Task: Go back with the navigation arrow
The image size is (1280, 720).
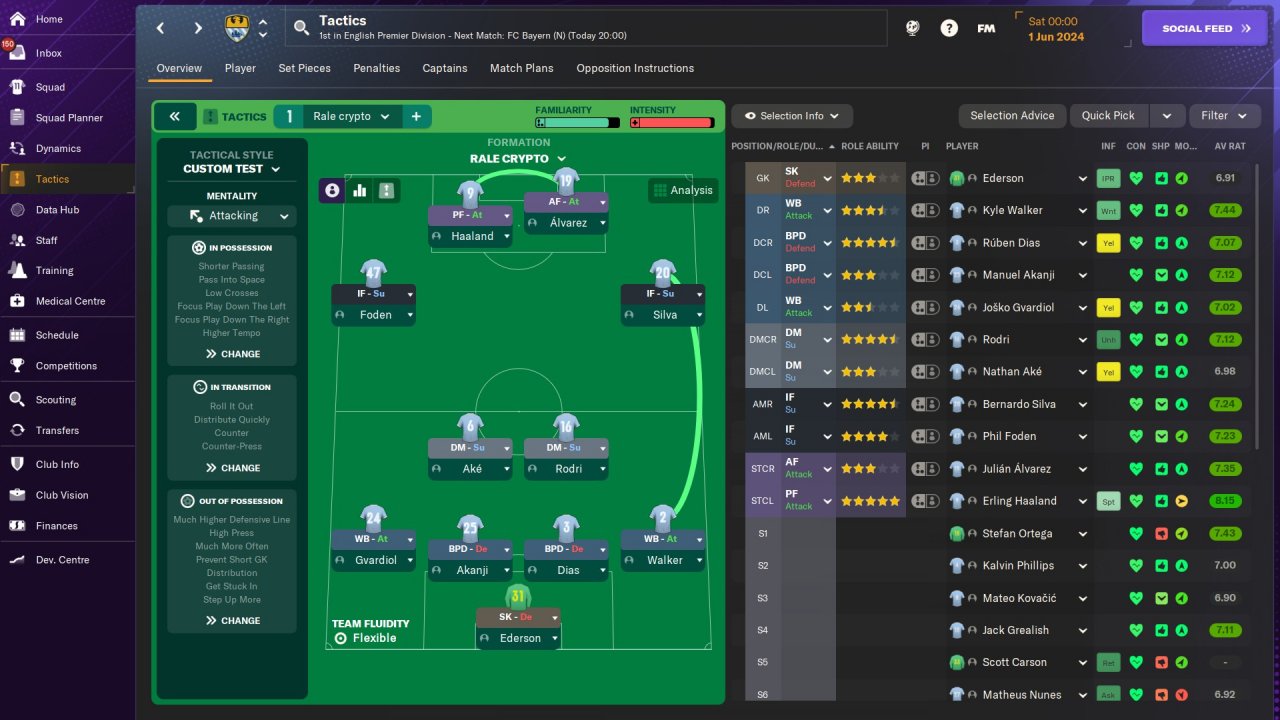Action: coord(161,28)
